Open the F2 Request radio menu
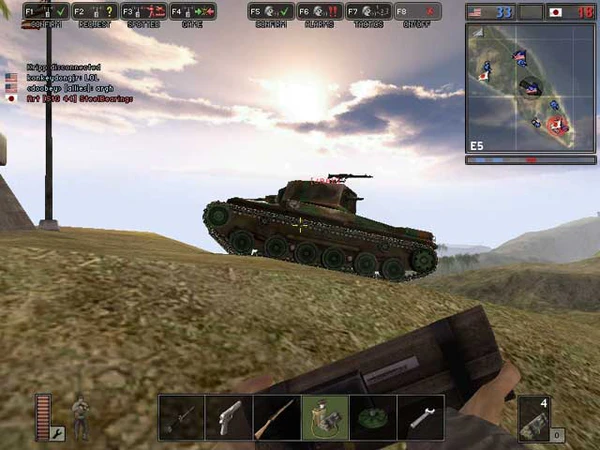Screen dimensions: 600x450 tap(94, 12)
